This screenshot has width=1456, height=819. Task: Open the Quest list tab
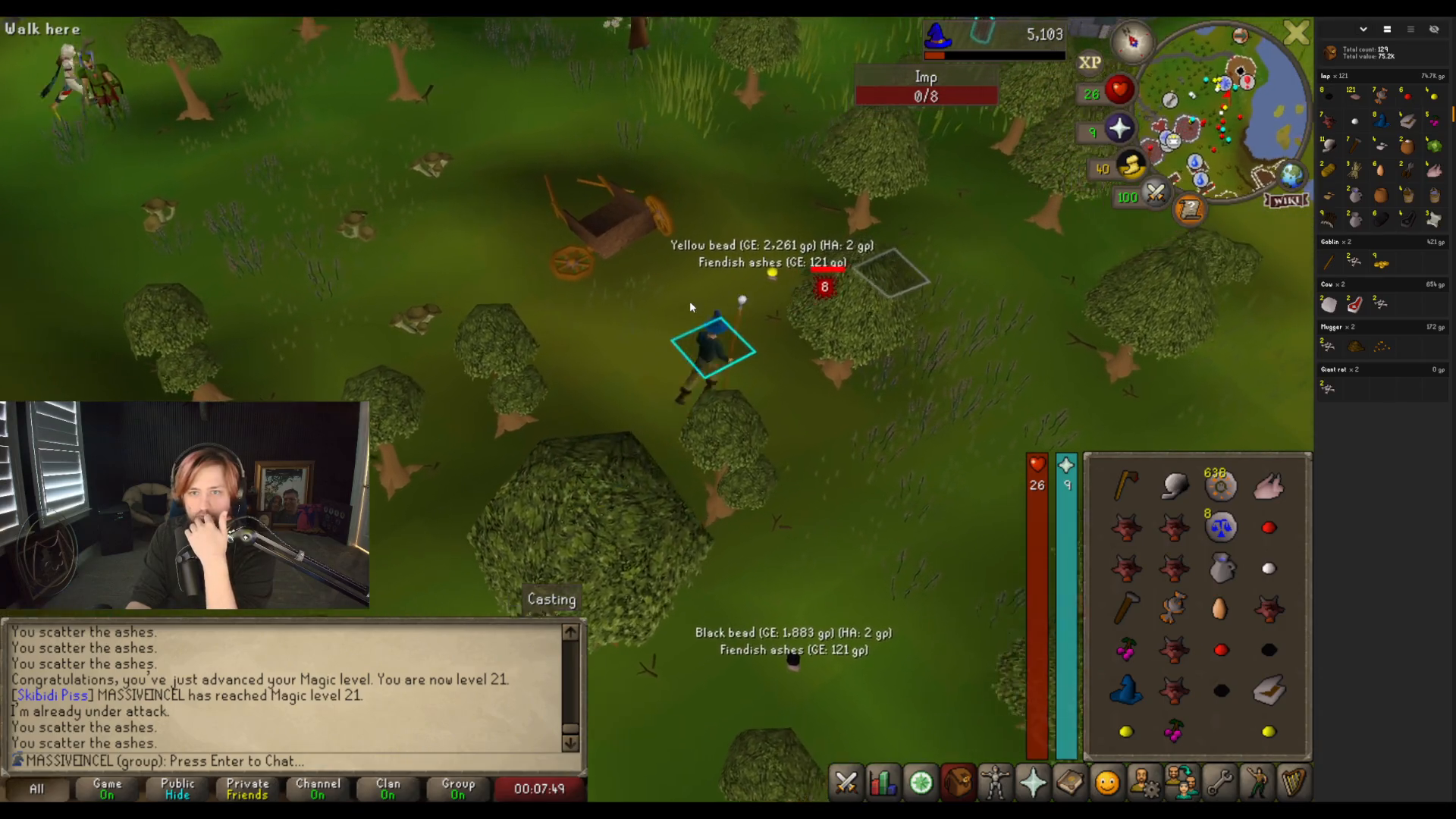point(921,783)
